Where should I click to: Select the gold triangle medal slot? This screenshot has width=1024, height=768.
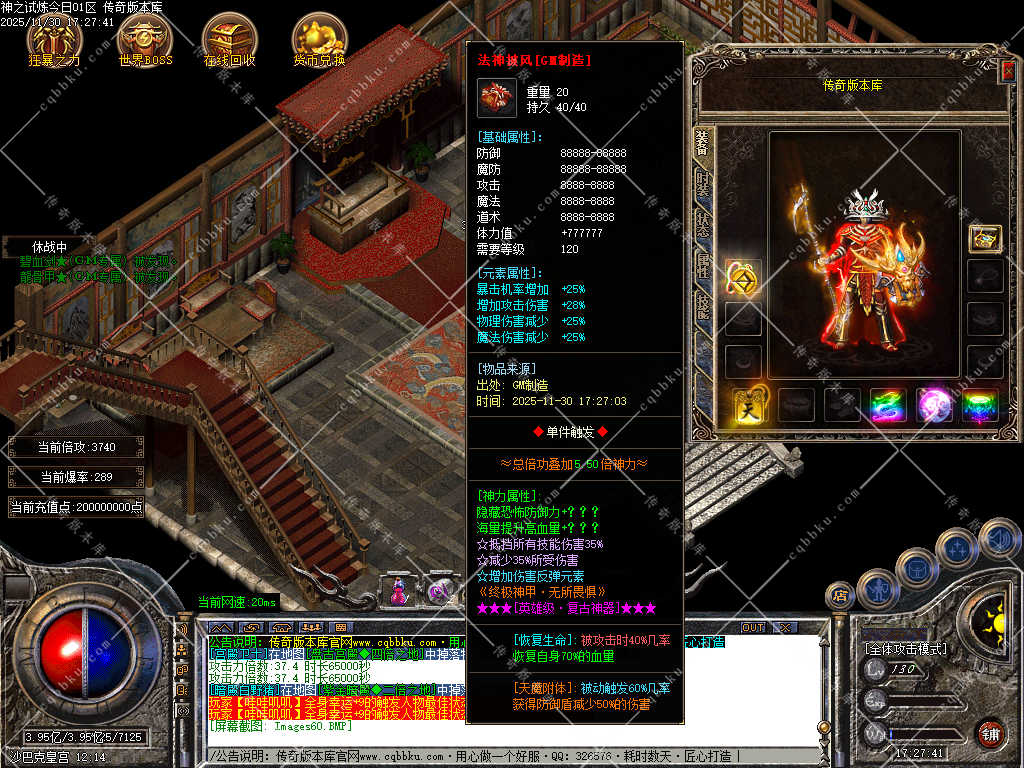[743, 277]
